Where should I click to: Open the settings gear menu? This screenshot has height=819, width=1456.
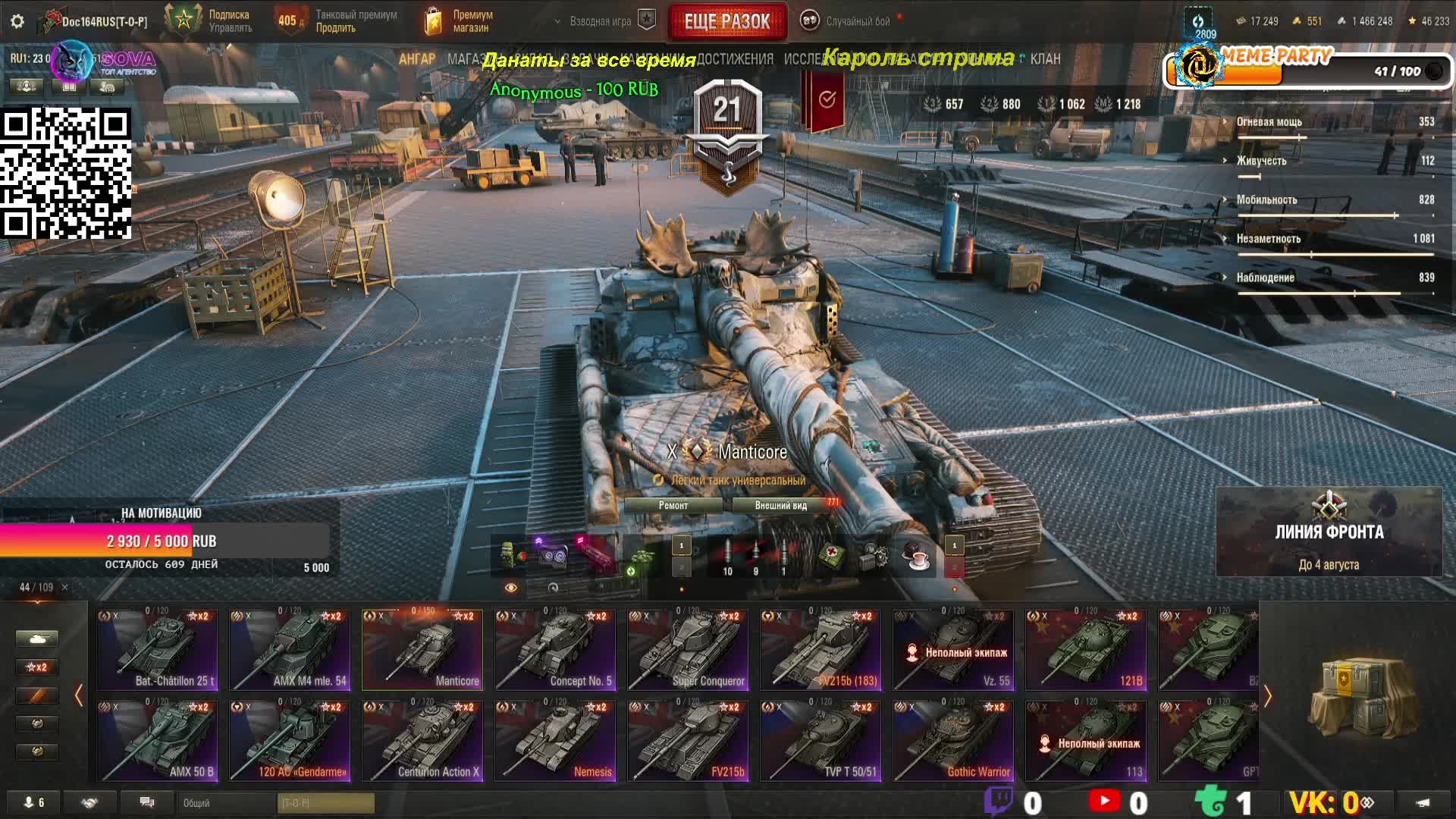tap(17, 21)
